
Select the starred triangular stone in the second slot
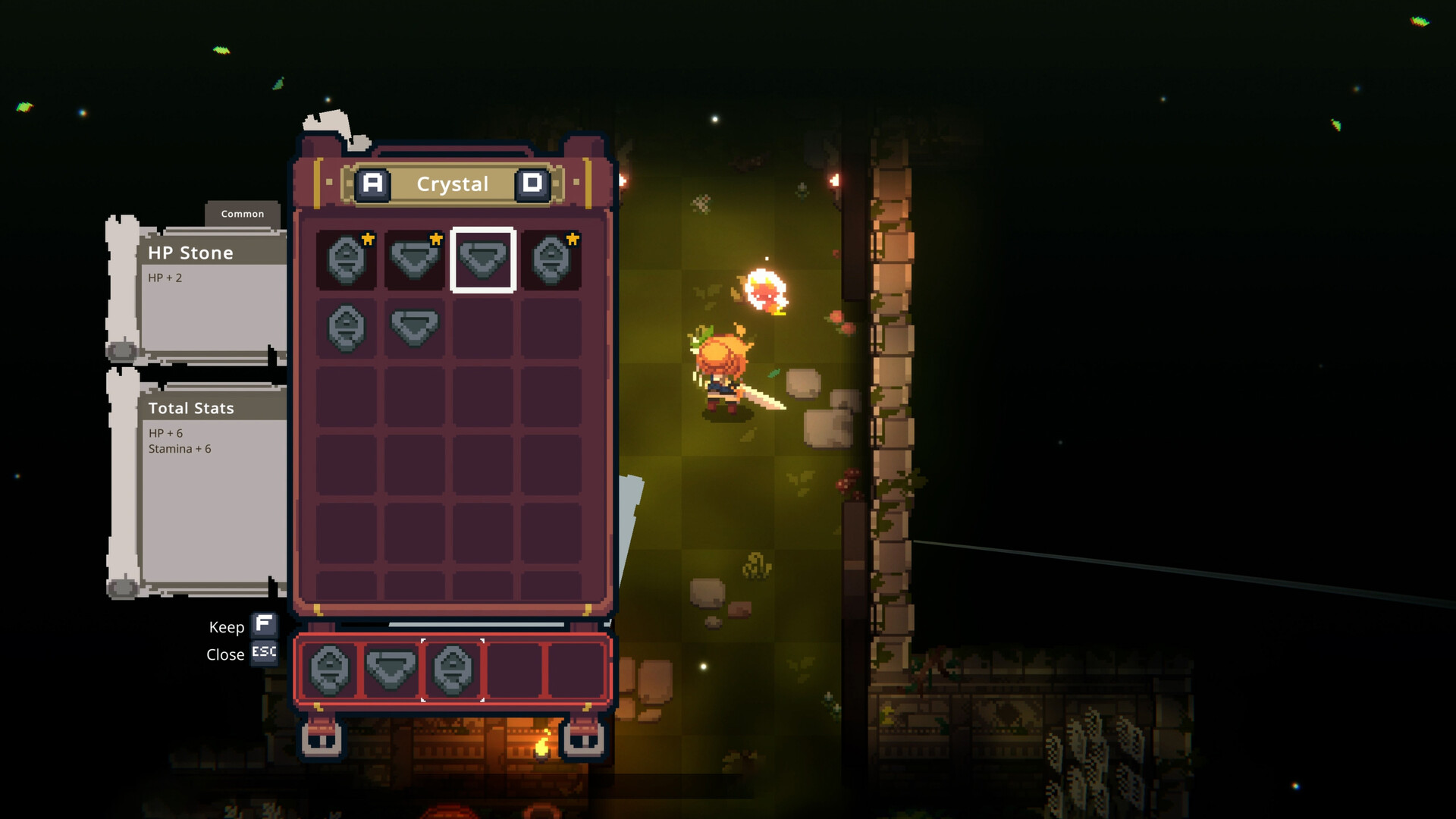(x=414, y=262)
